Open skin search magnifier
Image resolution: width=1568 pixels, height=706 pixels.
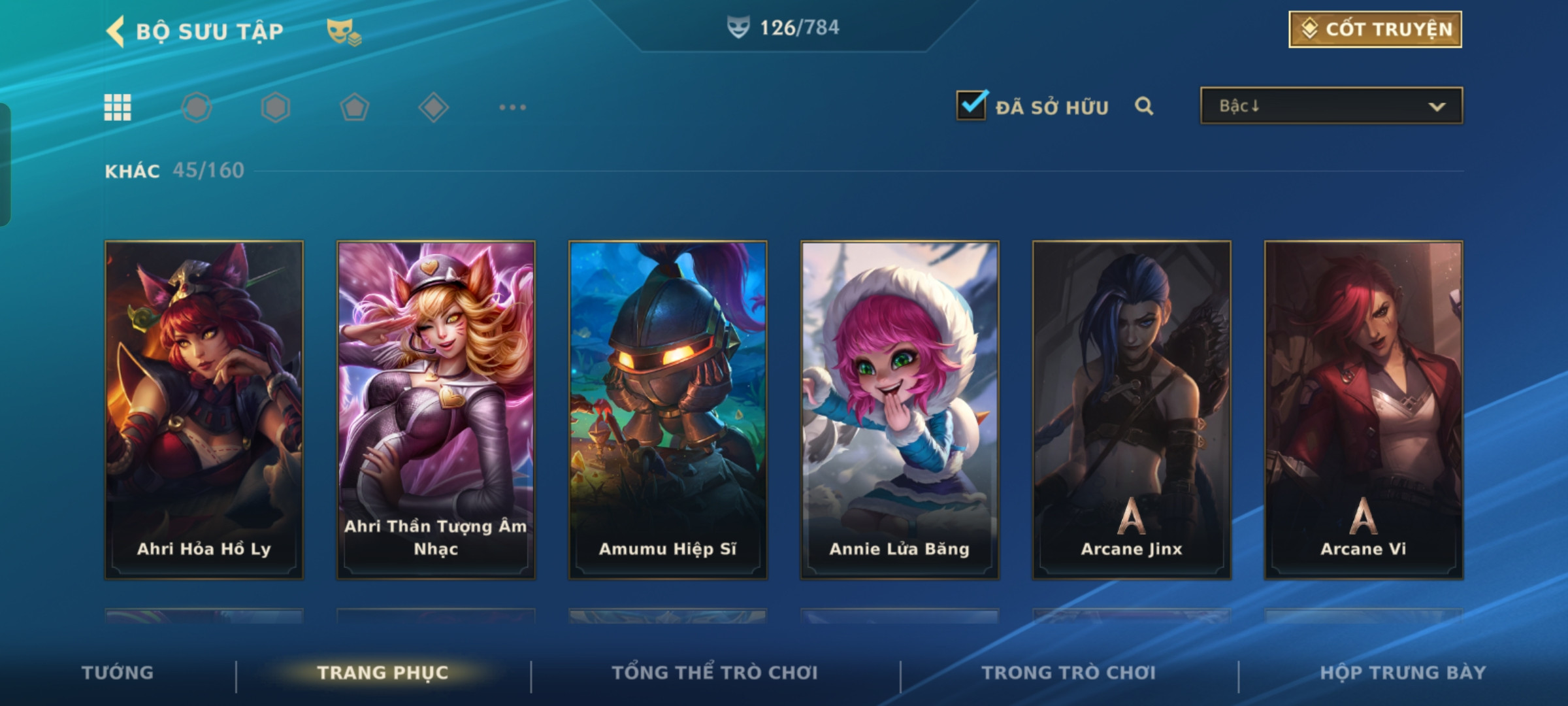[1144, 106]
